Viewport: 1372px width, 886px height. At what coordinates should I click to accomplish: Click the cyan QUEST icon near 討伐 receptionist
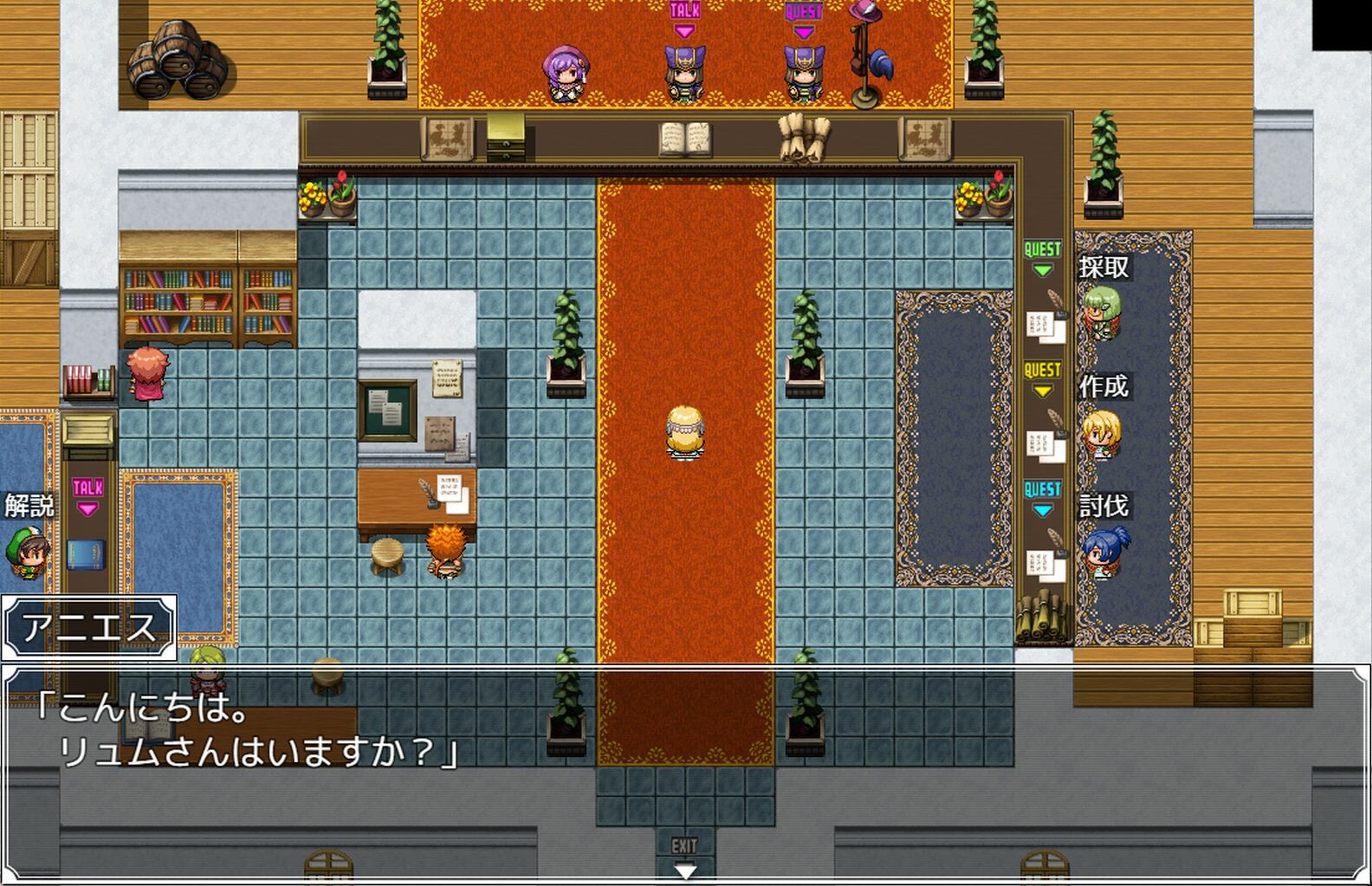1042,489
